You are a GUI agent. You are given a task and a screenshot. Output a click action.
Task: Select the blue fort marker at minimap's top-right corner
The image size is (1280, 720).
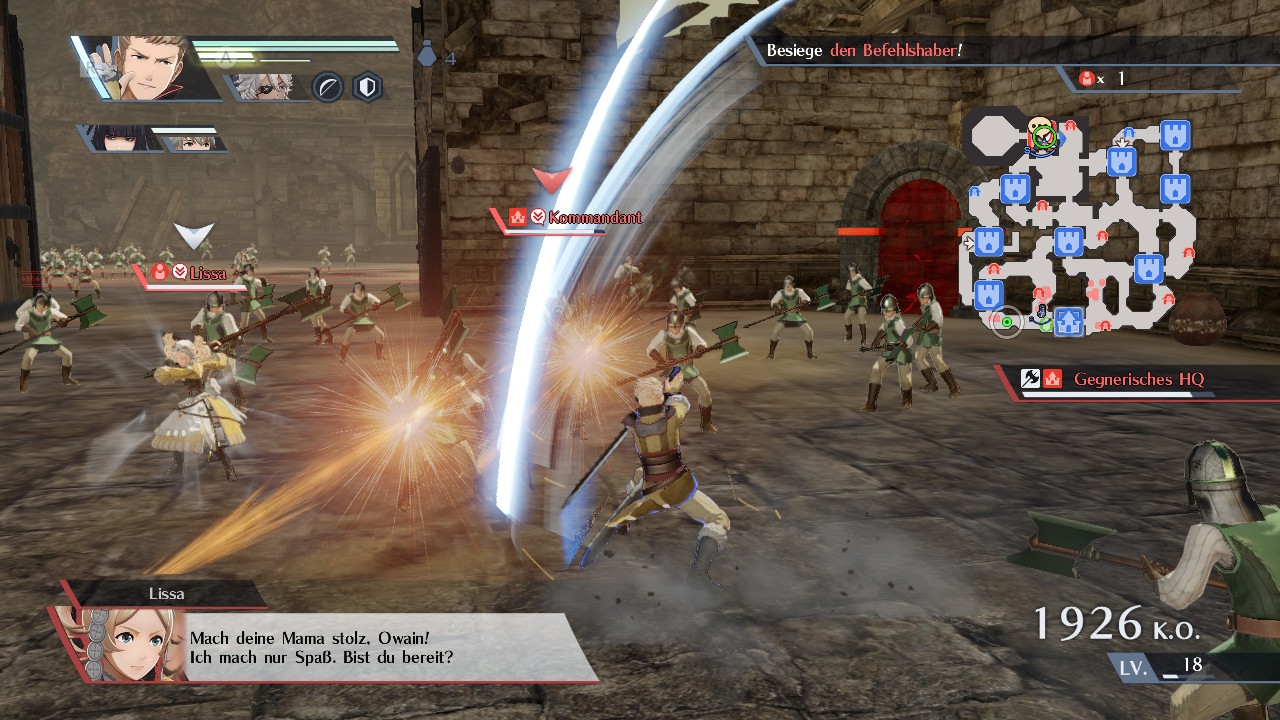point(1175,134)
